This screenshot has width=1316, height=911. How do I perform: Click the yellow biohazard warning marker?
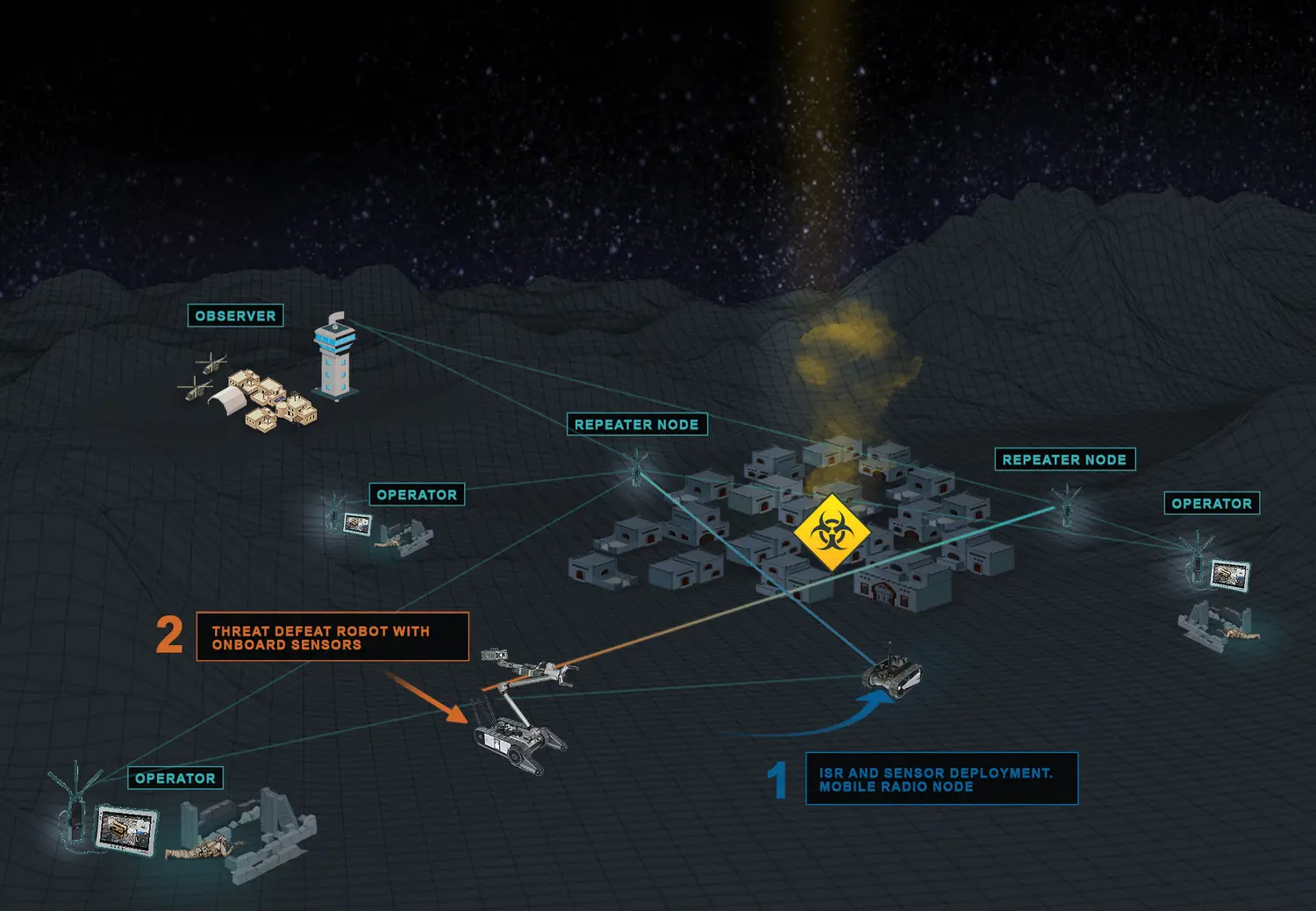pos(830,532)
